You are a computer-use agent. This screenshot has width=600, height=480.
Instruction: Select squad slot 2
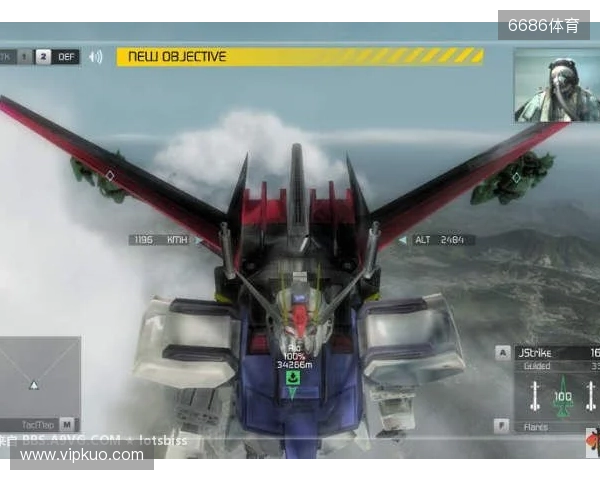[43, 57]
